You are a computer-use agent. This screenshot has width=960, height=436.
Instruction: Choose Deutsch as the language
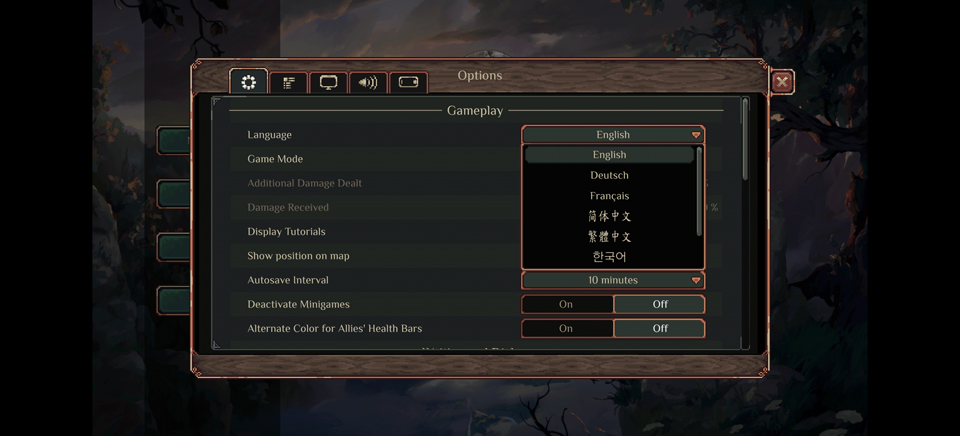(x=609, y=176)
